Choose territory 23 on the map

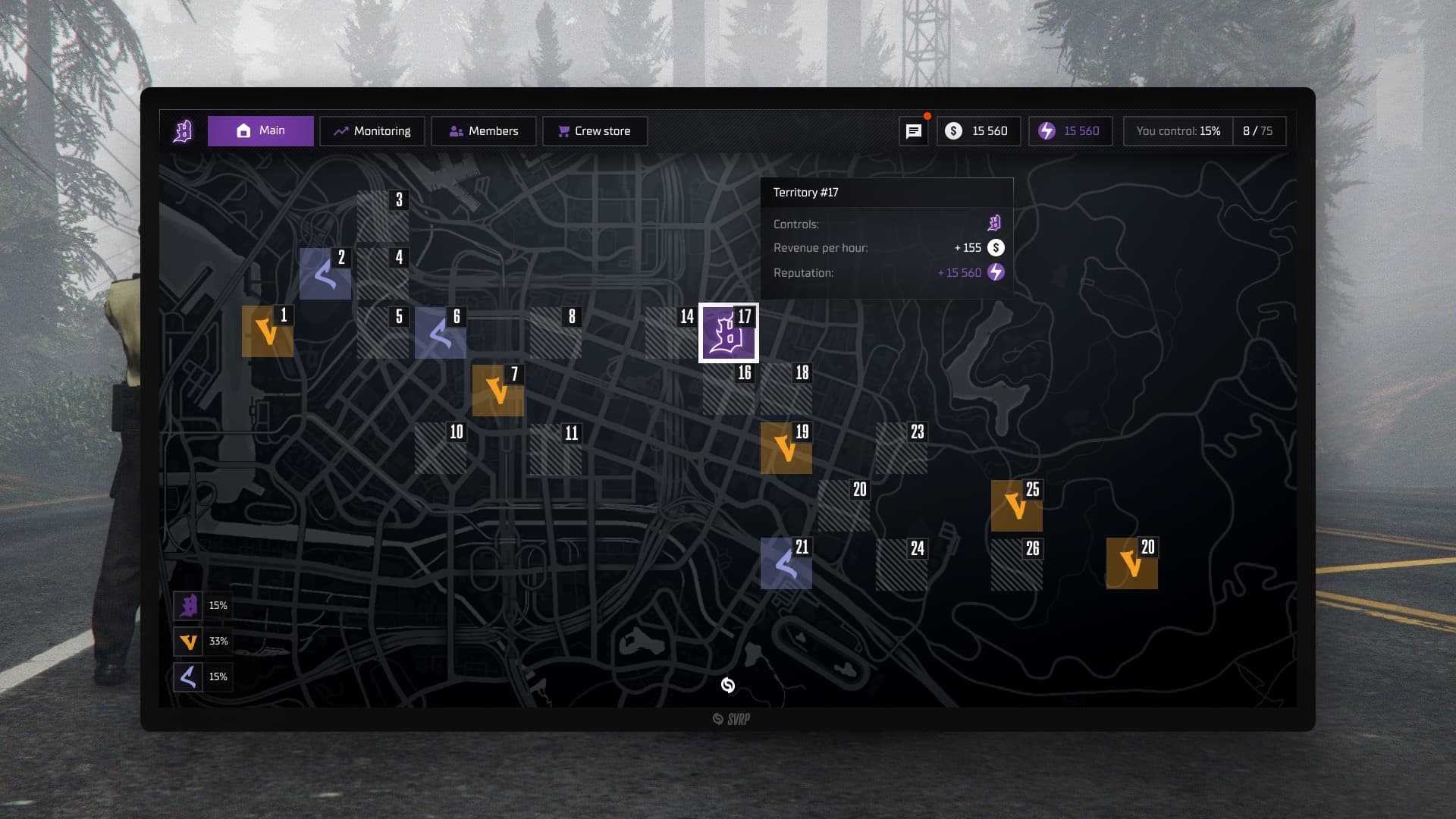pos(901,448)
